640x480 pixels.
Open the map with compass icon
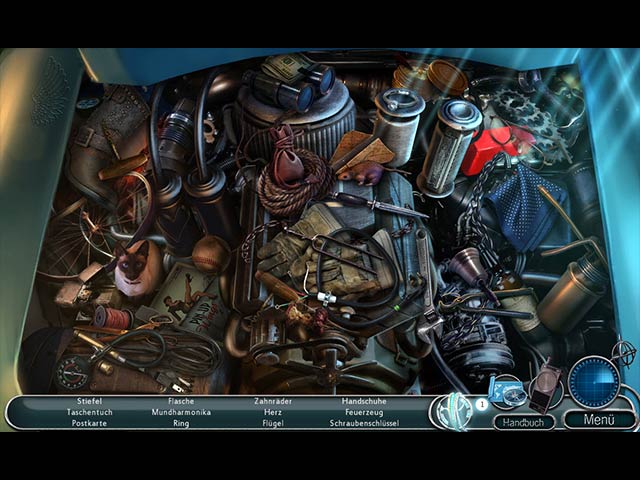point(505,390)
